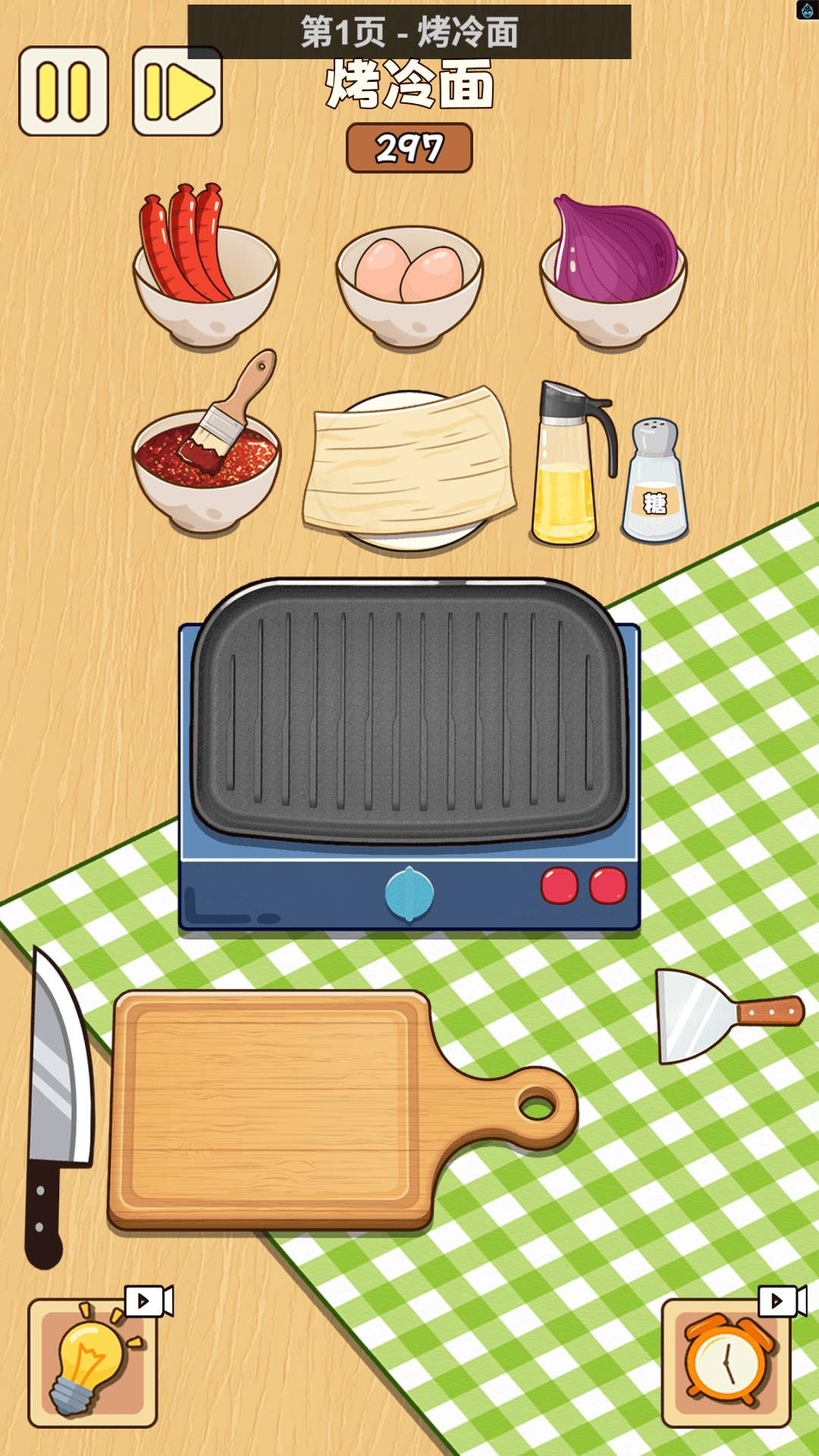
Task: Pick the bowl of eggs
Action: pyautogui.click(x=409, y=284)
